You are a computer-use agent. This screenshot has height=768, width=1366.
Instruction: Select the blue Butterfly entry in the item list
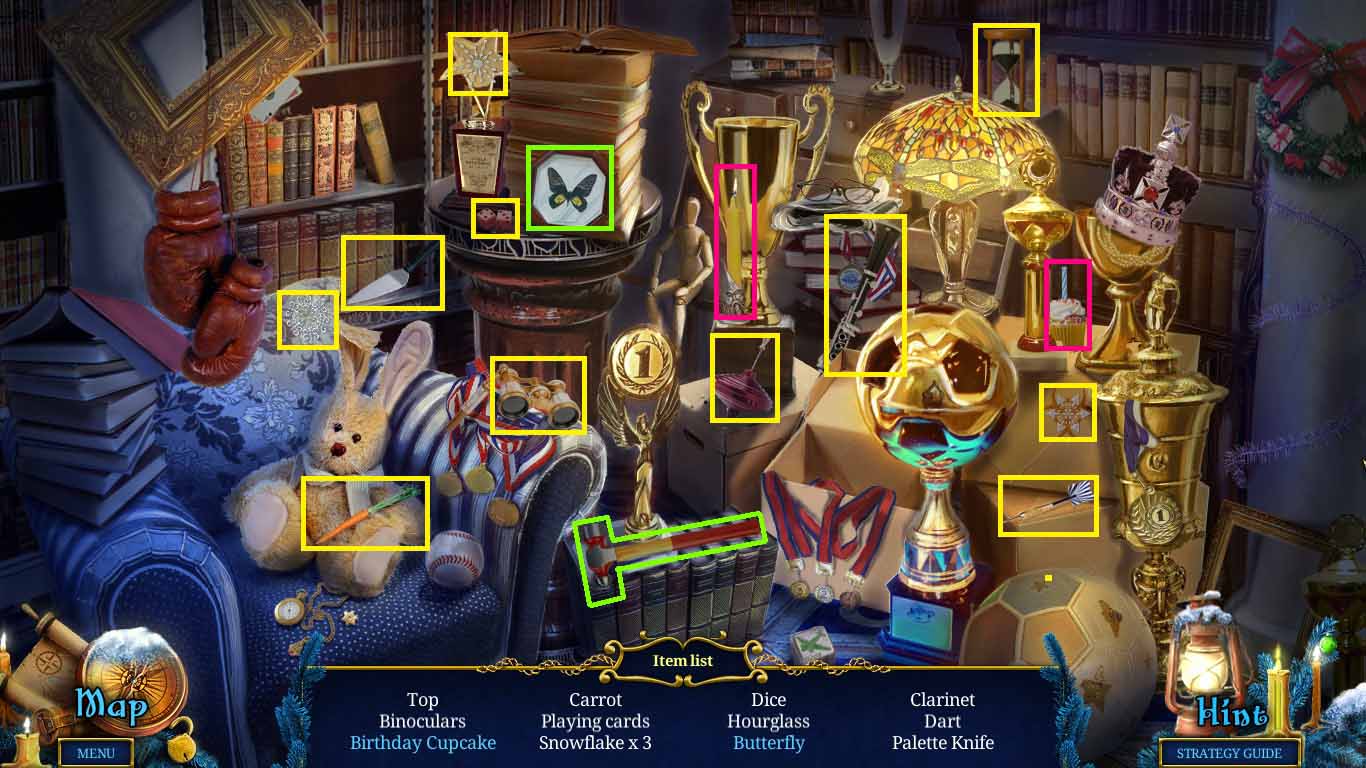tap(768, 743)
